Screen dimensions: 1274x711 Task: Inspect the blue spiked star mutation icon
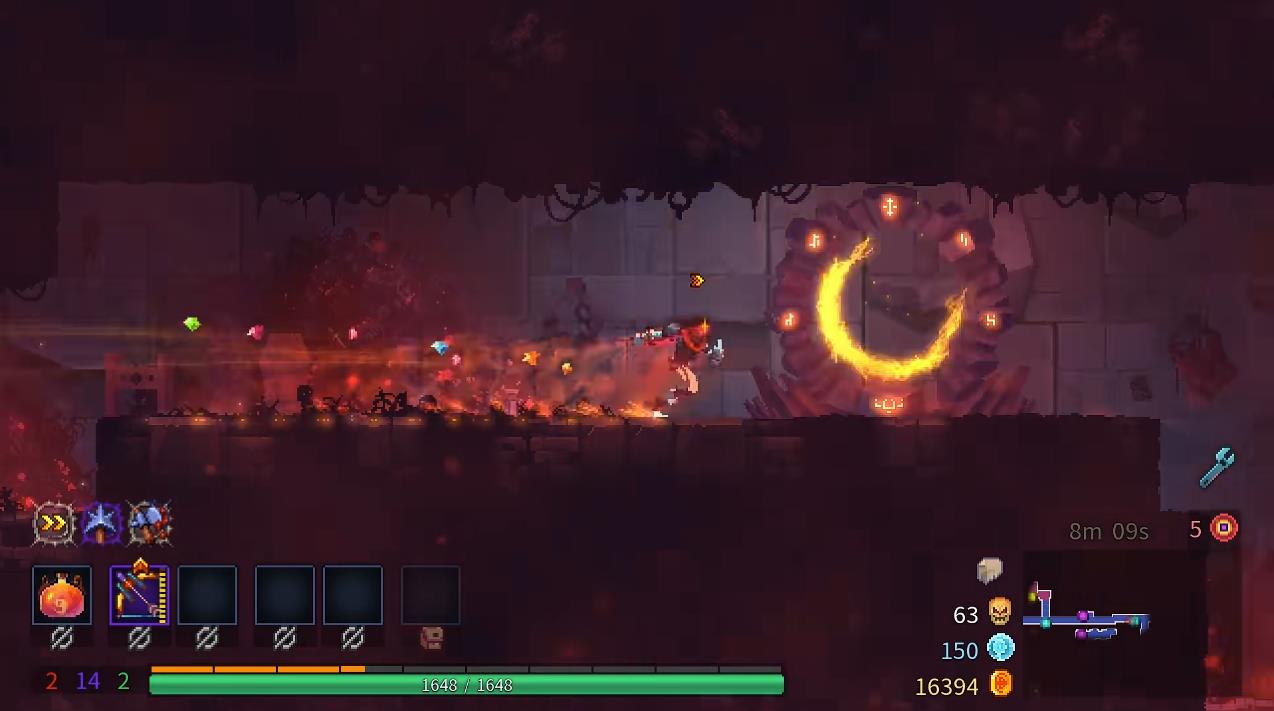coord(101,523)
